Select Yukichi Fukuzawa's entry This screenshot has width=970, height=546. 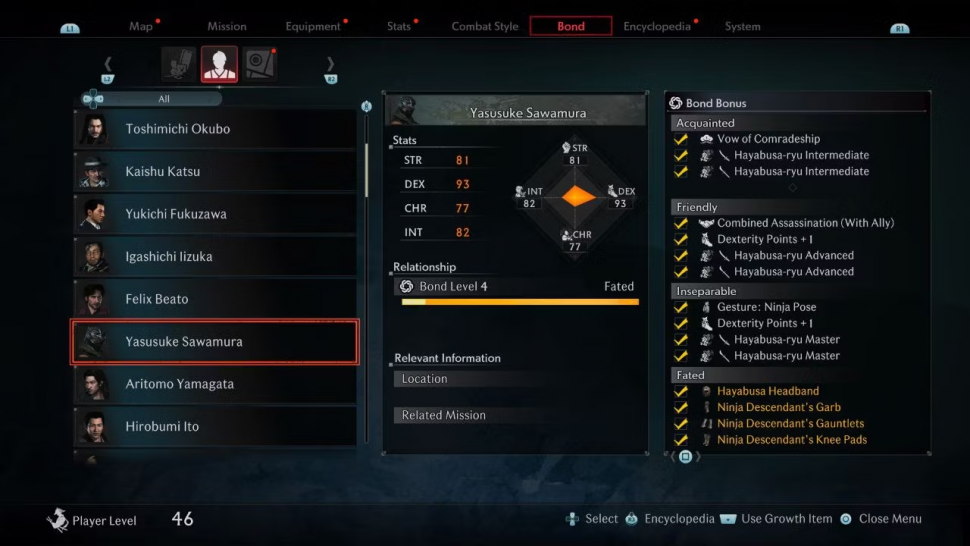[x=215, y=214]
